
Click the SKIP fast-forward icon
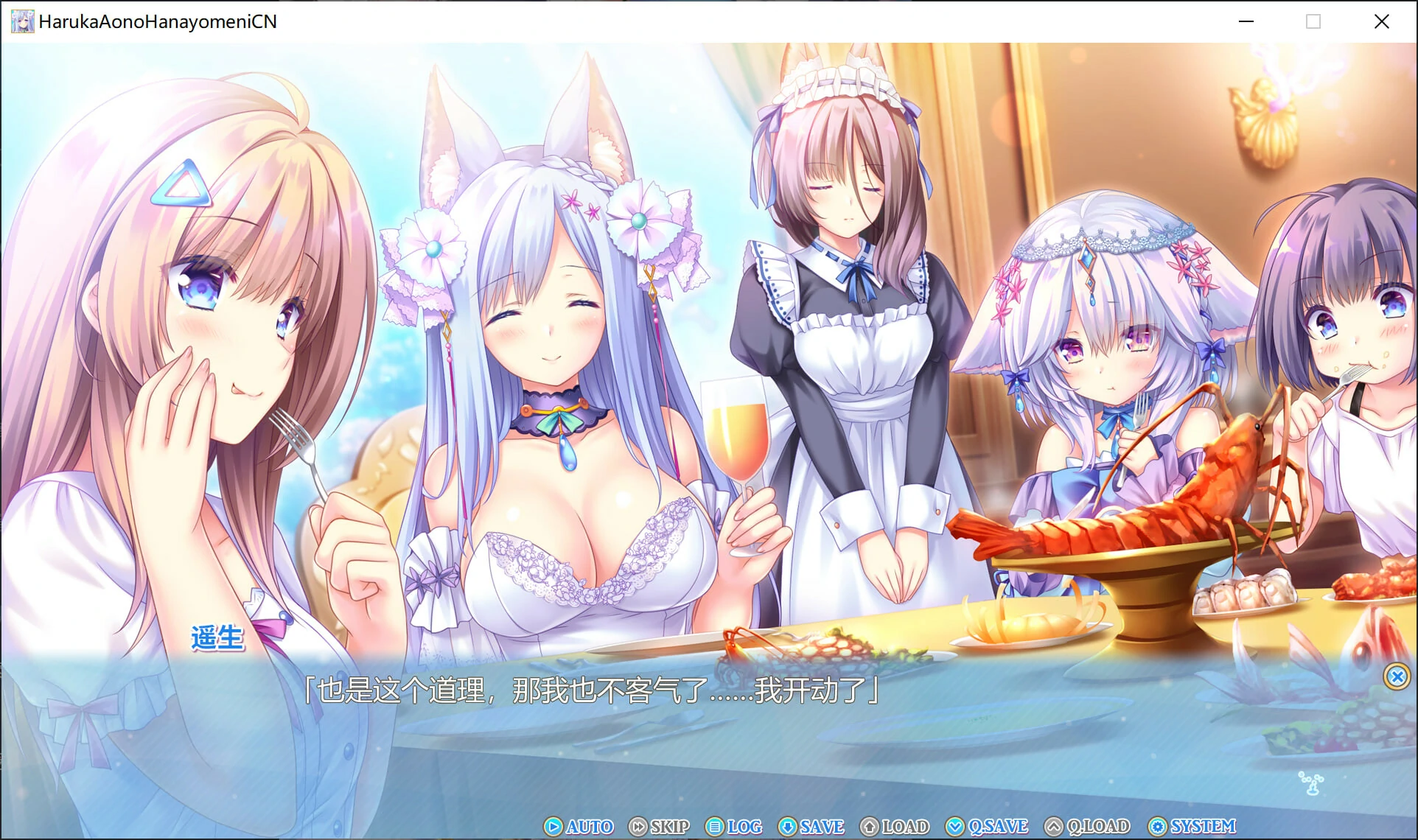click(x=637, y=827)
